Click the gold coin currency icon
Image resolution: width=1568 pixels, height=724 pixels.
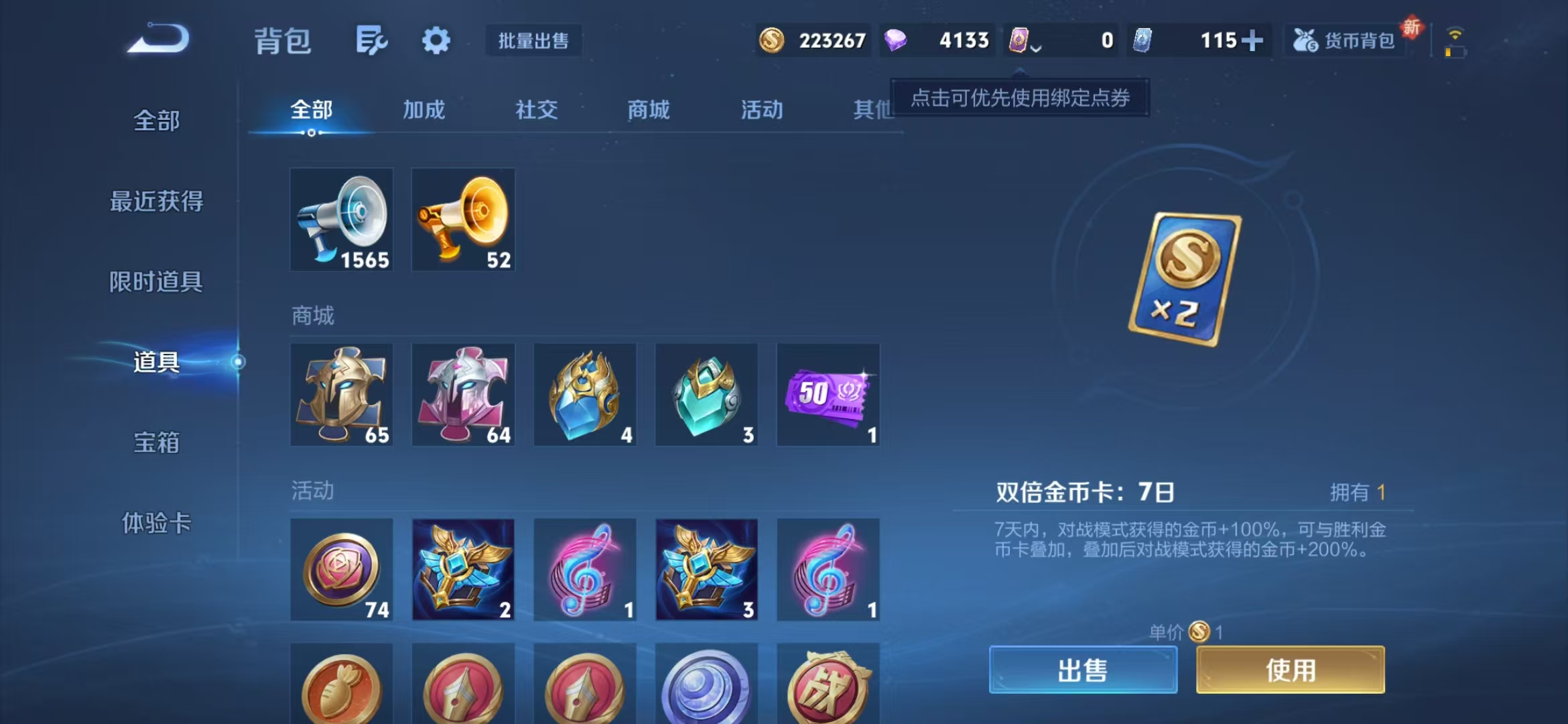771,40
